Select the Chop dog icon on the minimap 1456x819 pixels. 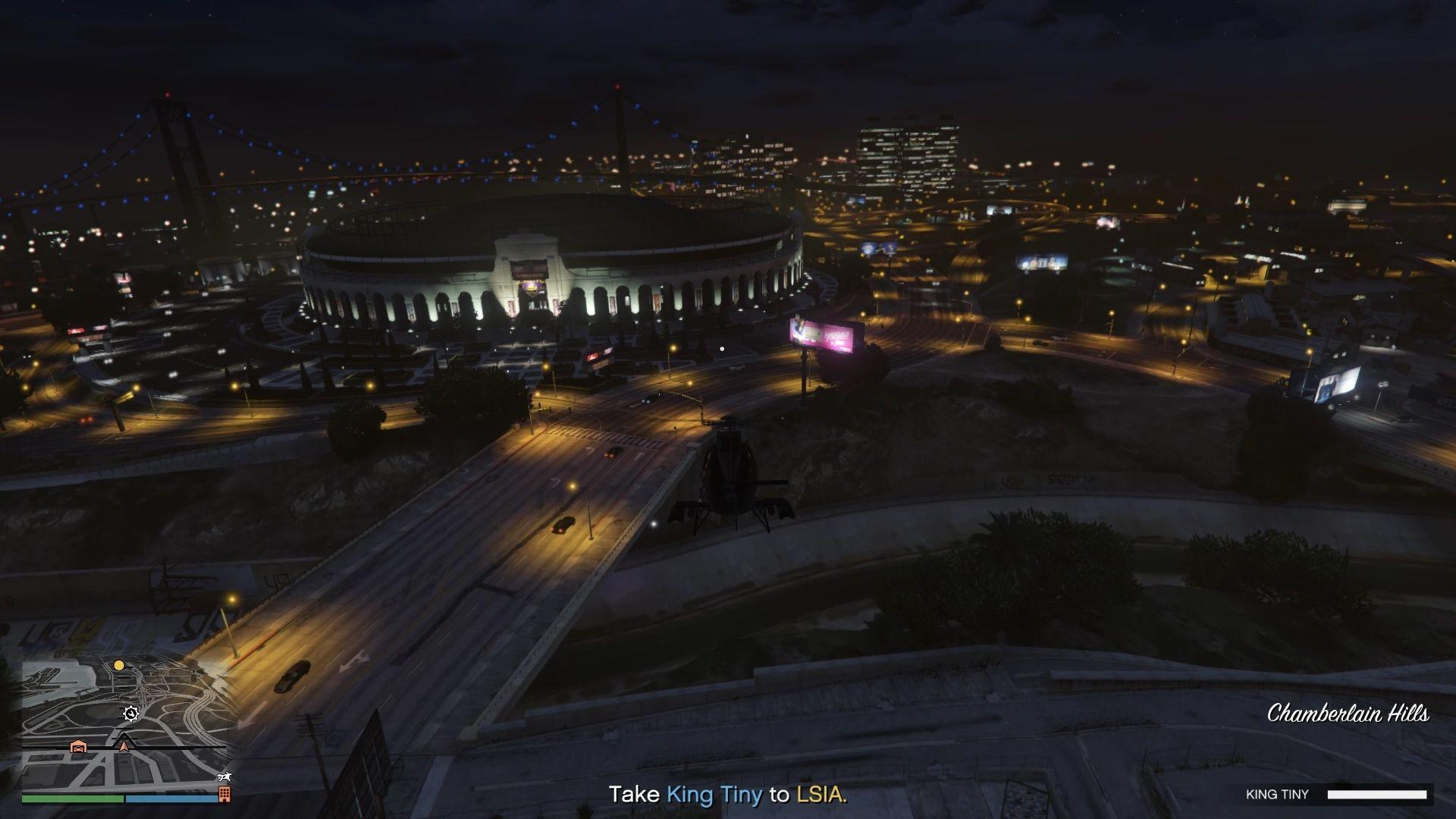pos(224,777)
